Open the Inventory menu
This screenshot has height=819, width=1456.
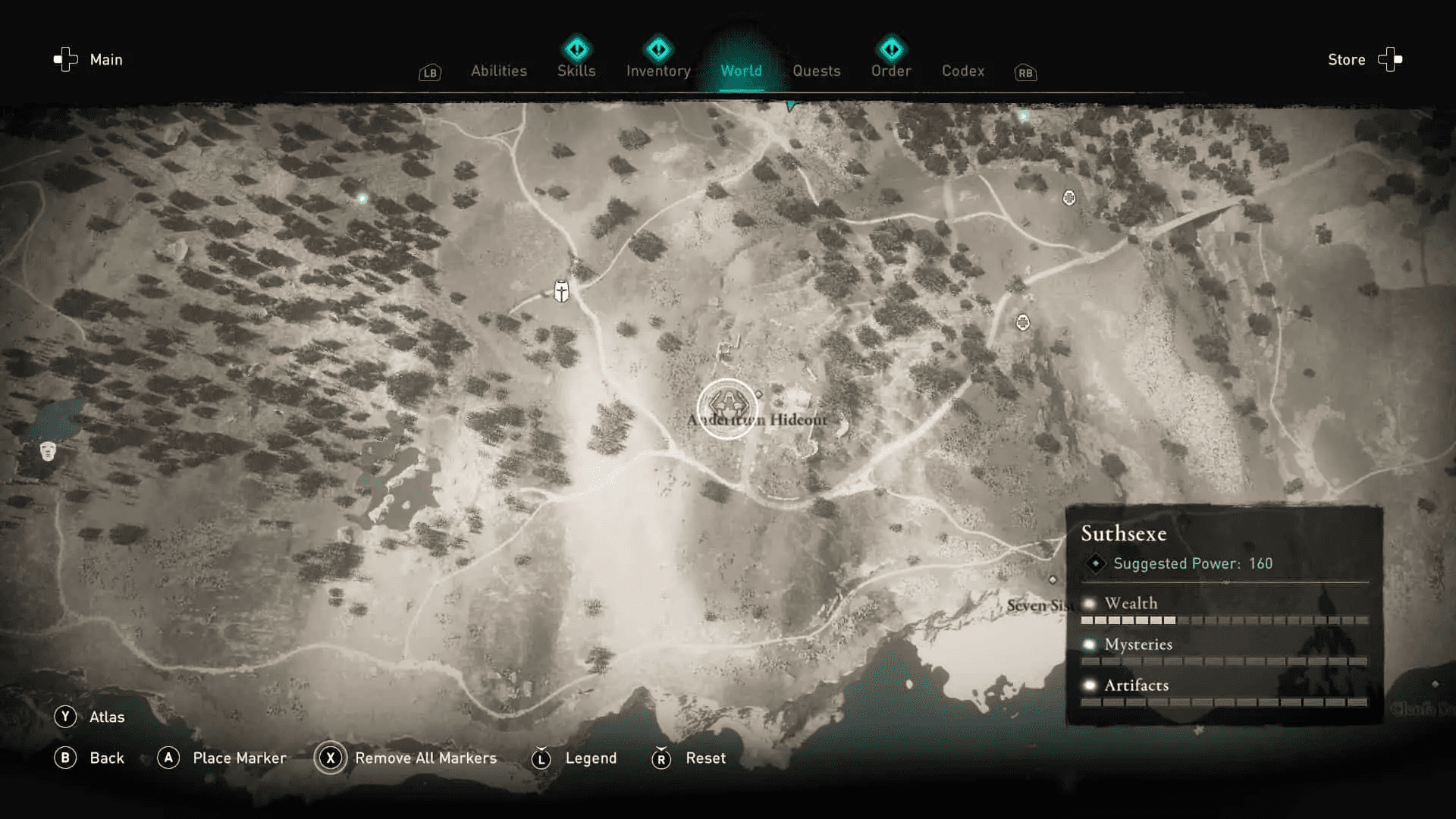click(x=657, y=71)
